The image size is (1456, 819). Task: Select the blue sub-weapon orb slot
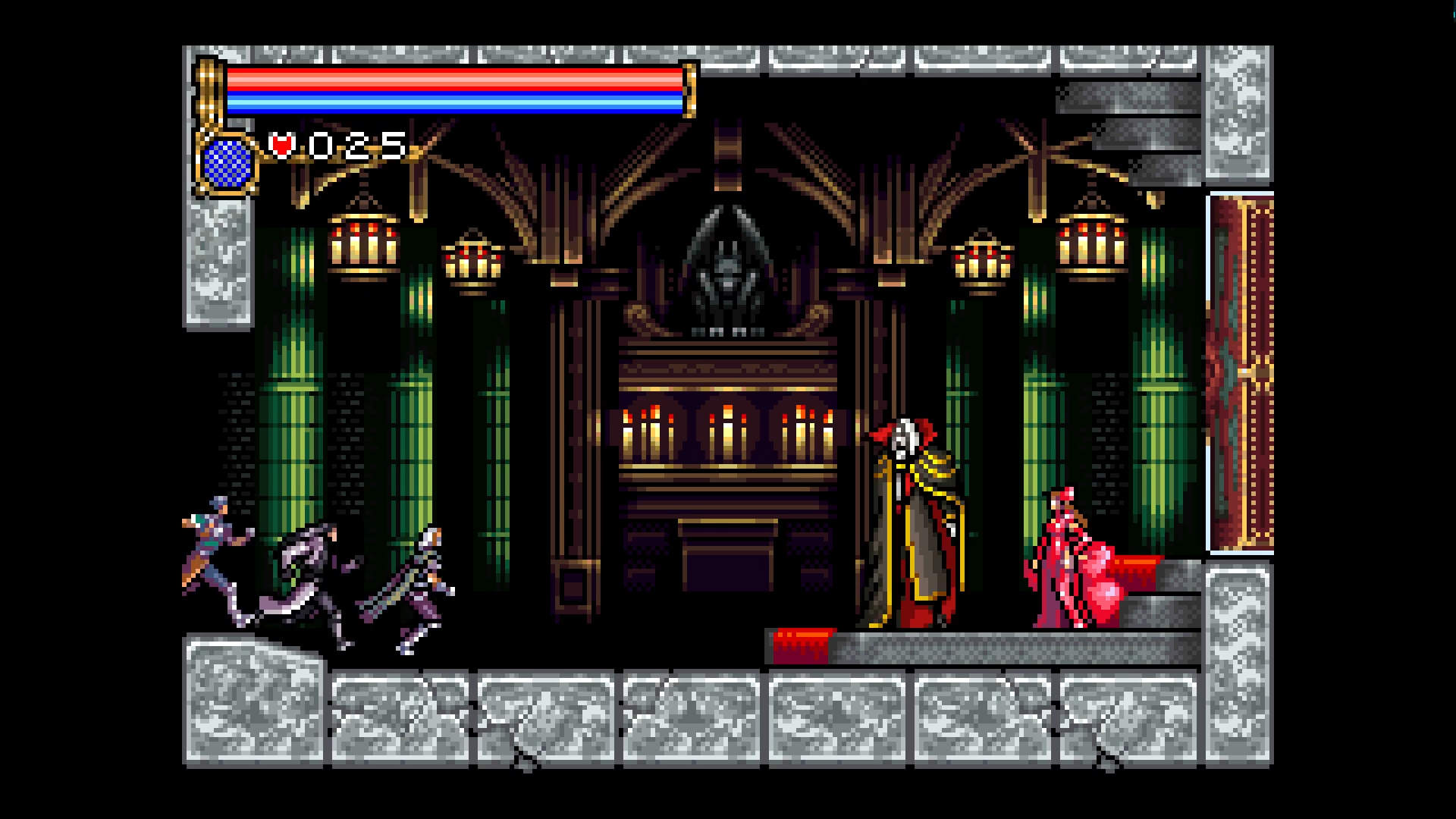227,163
